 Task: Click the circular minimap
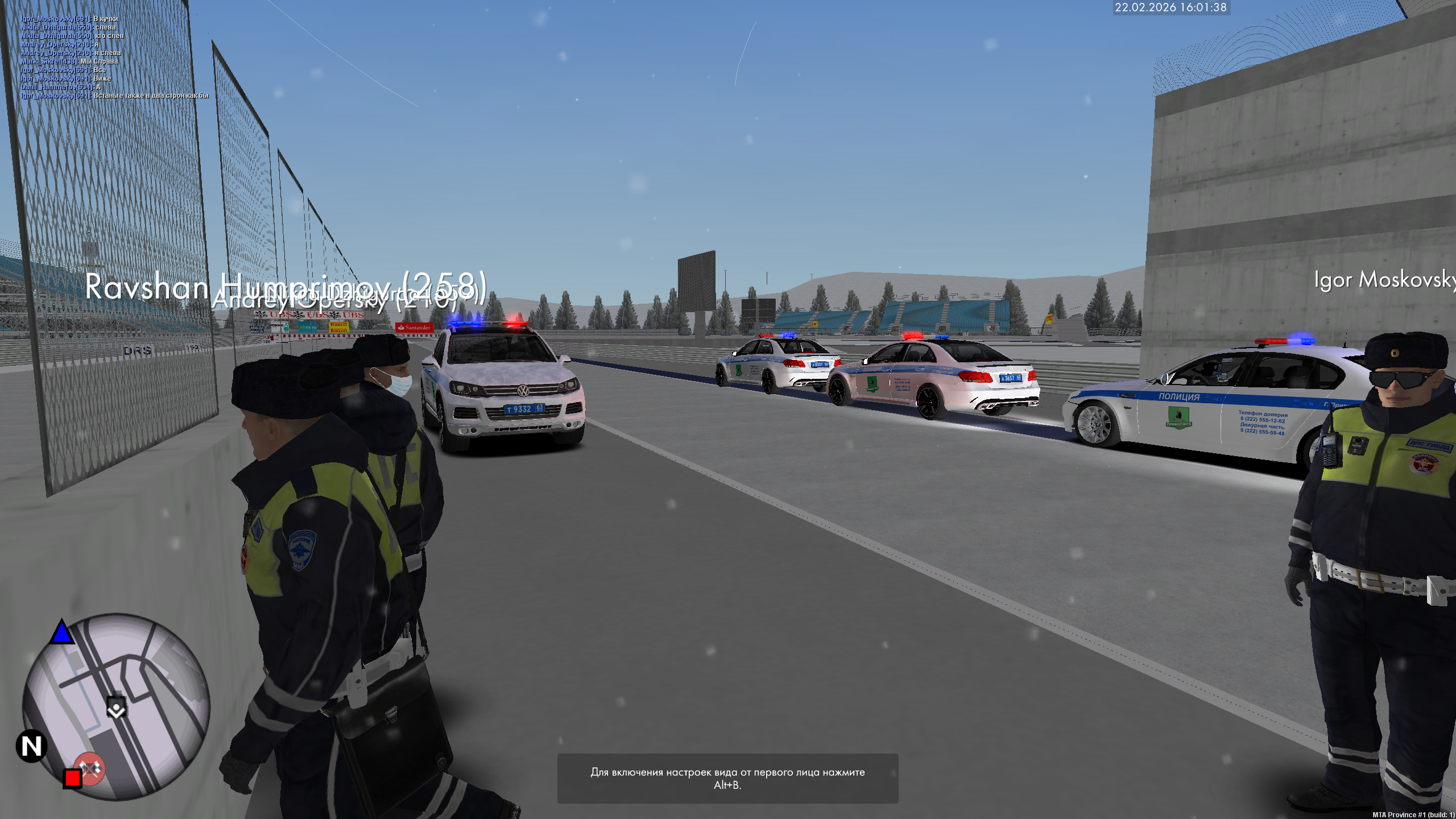(x=116, y=706)
